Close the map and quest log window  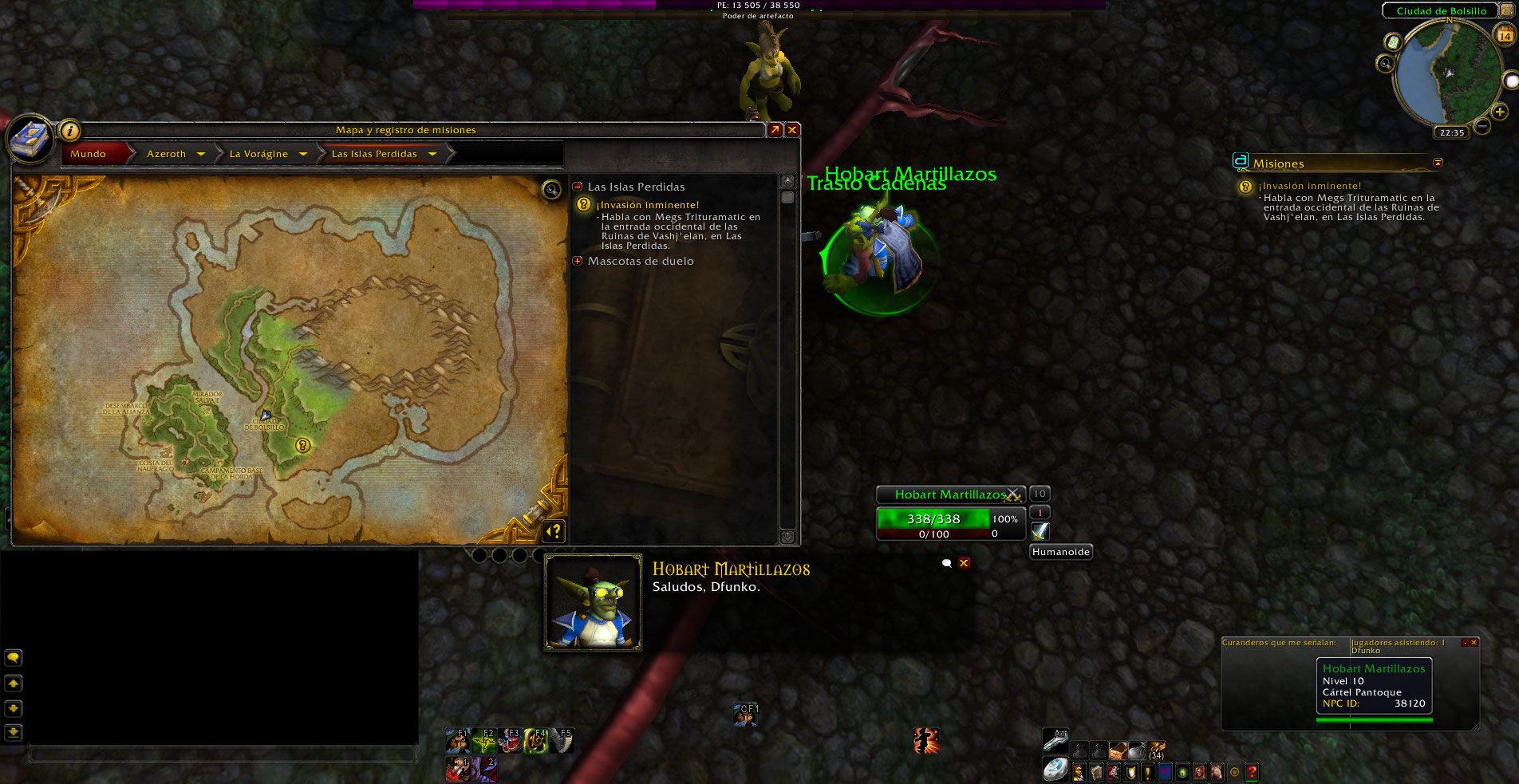coord(792,130)
